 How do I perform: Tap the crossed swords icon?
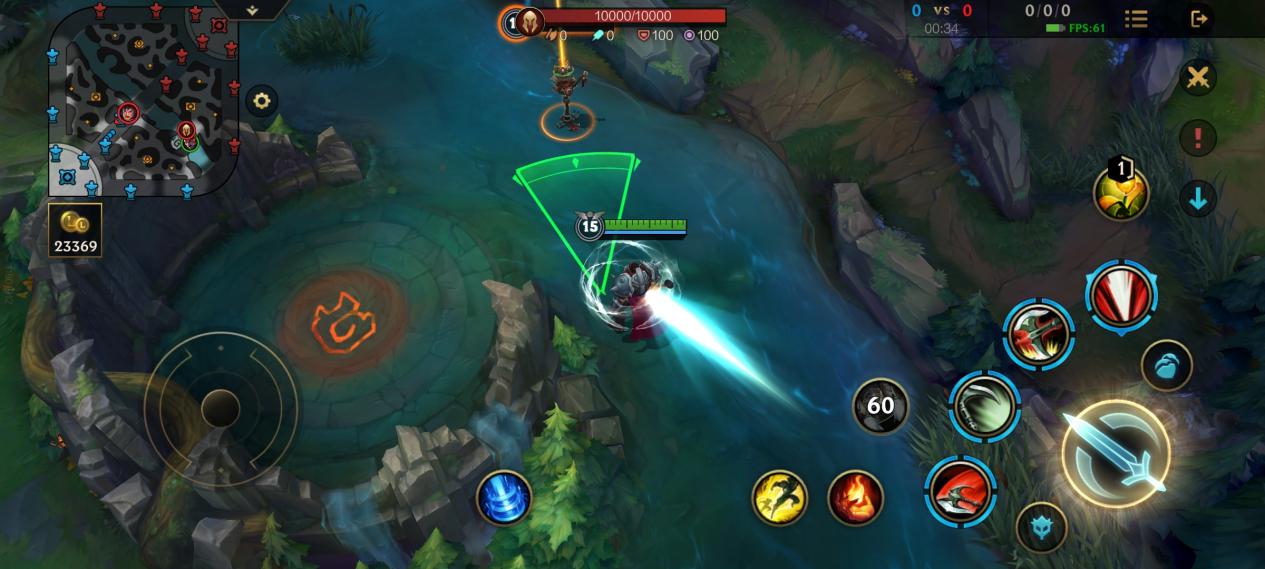click(1197, 78)
